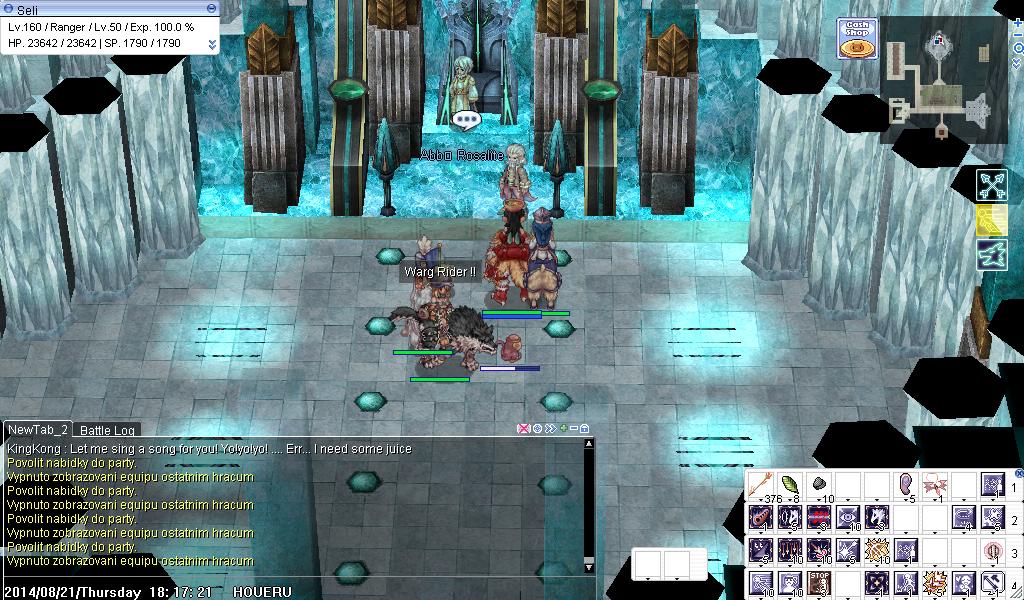This screenshot has width=1024, height=600.
Task: Use the green leaf item slot
Action: point(790,485)
